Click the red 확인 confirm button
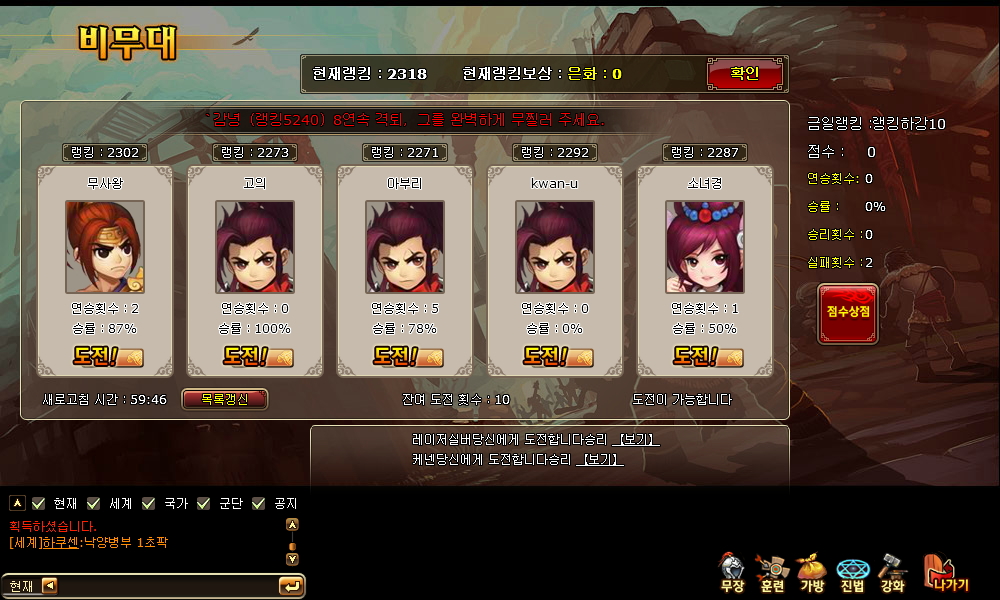Image resolution: width=1000 pixels, height=600 pixels. click(x=745, y=74)
